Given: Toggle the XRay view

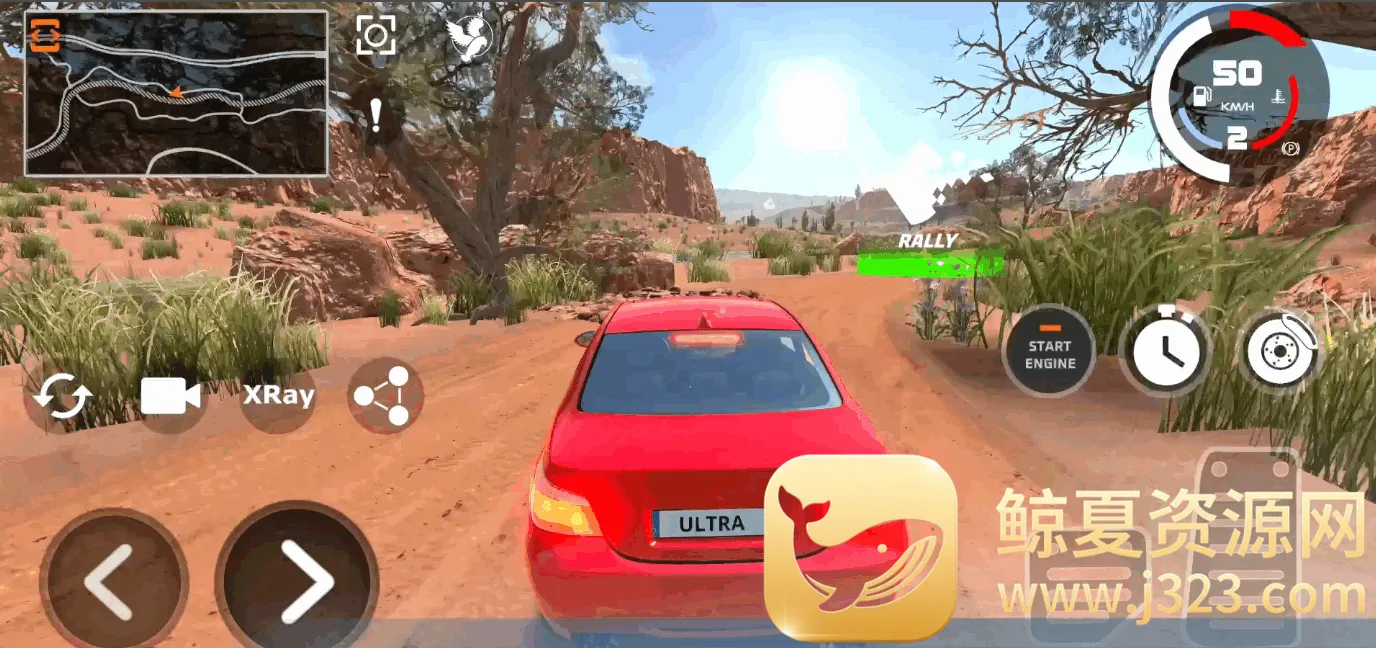Looking at the screenshot, I should (x=278, y=395).
